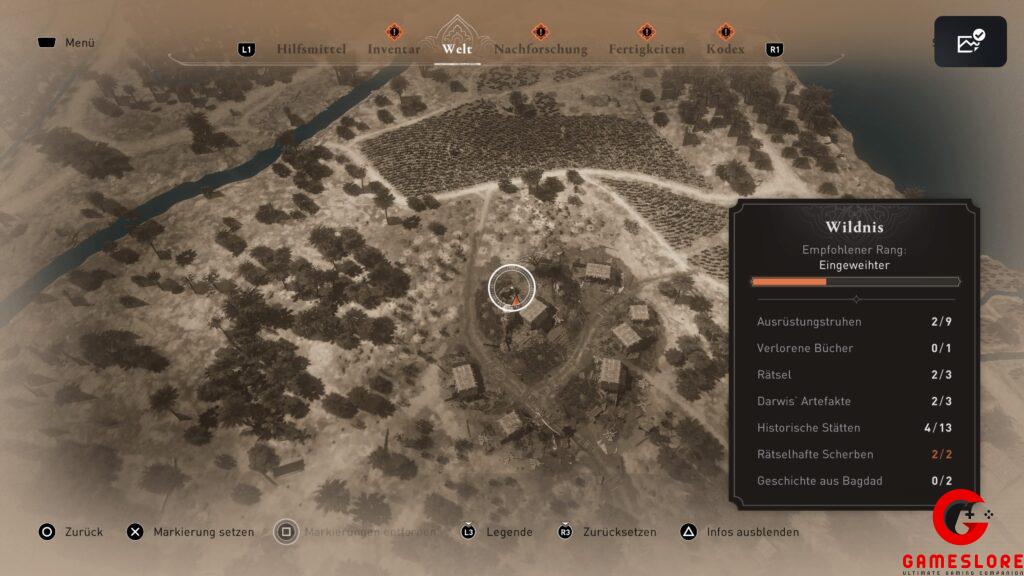Choose the Historische Stätten row

tap(855, 428)
